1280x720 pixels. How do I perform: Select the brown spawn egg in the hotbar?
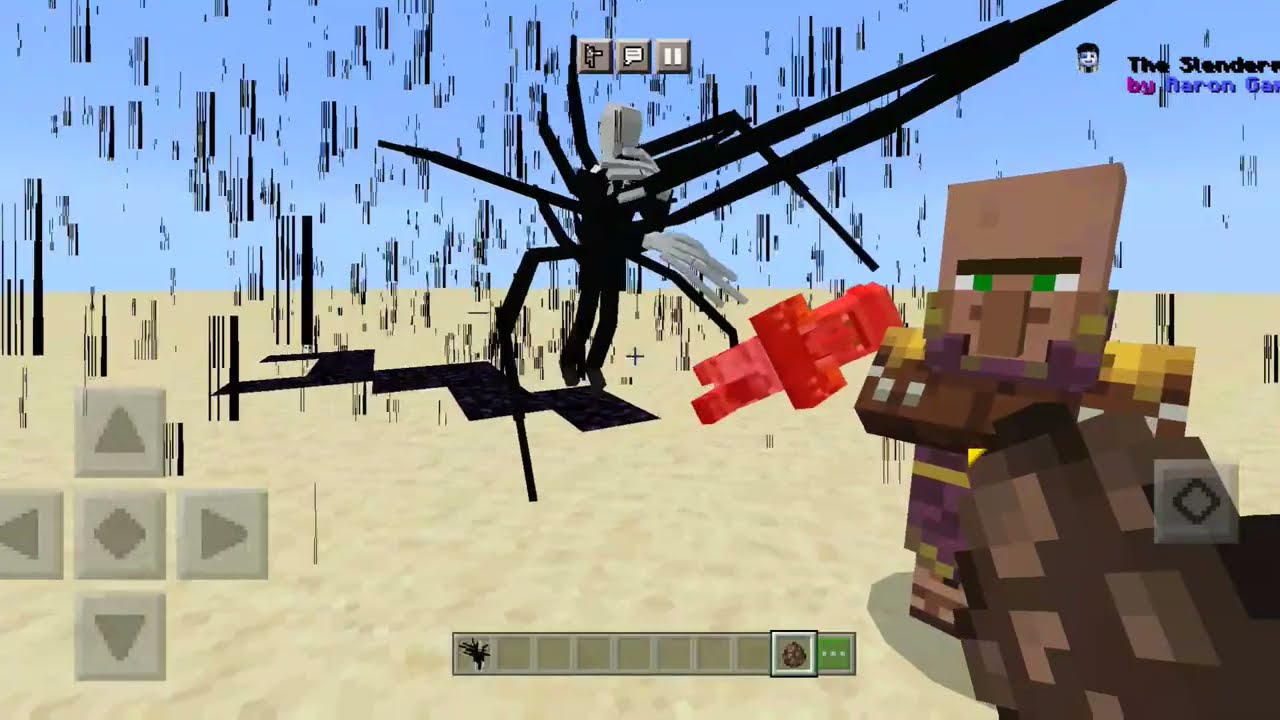pyautogui.click(x=794, y=653)
